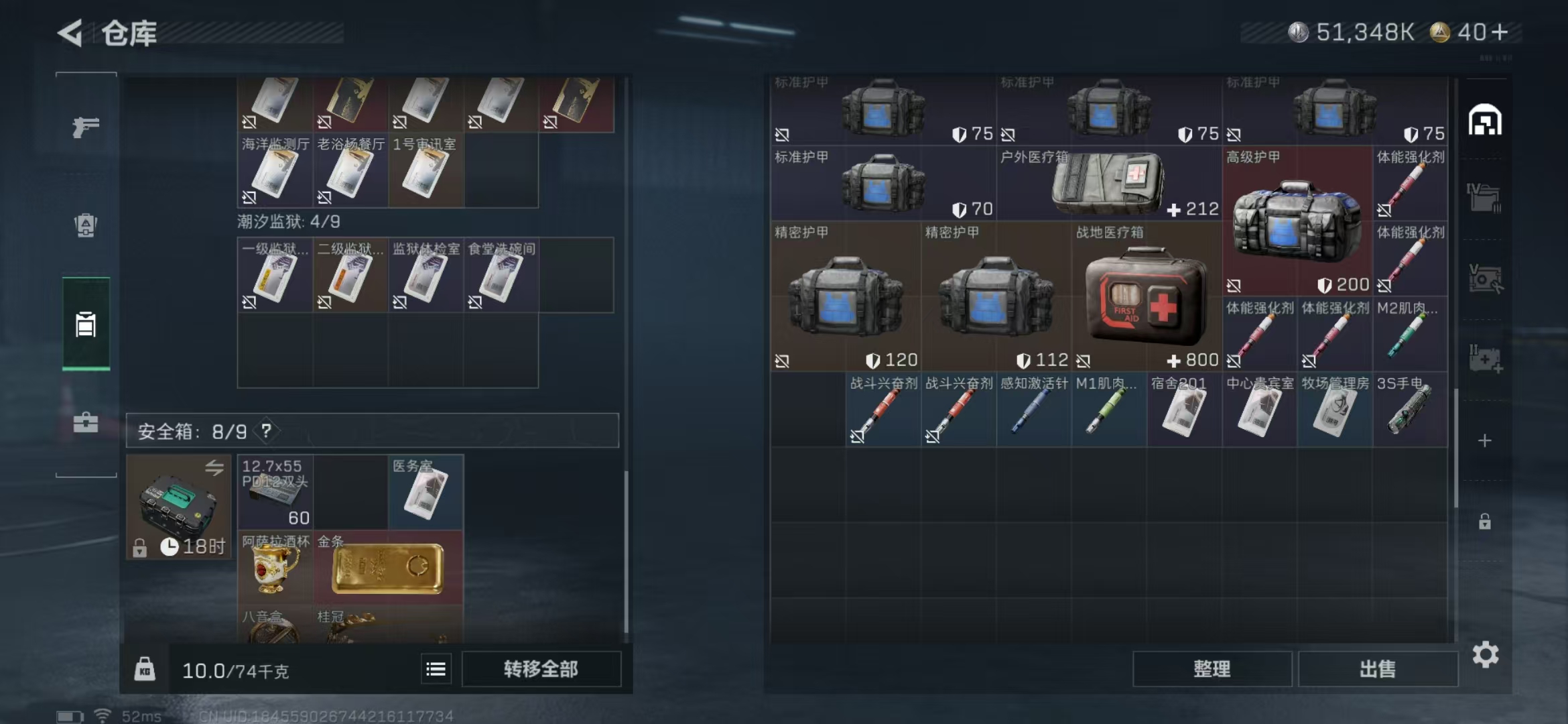This screenshot has width=1568, height=724.
Task: Go back from the 仓库 screen
Action: click(x=71, y=33)
